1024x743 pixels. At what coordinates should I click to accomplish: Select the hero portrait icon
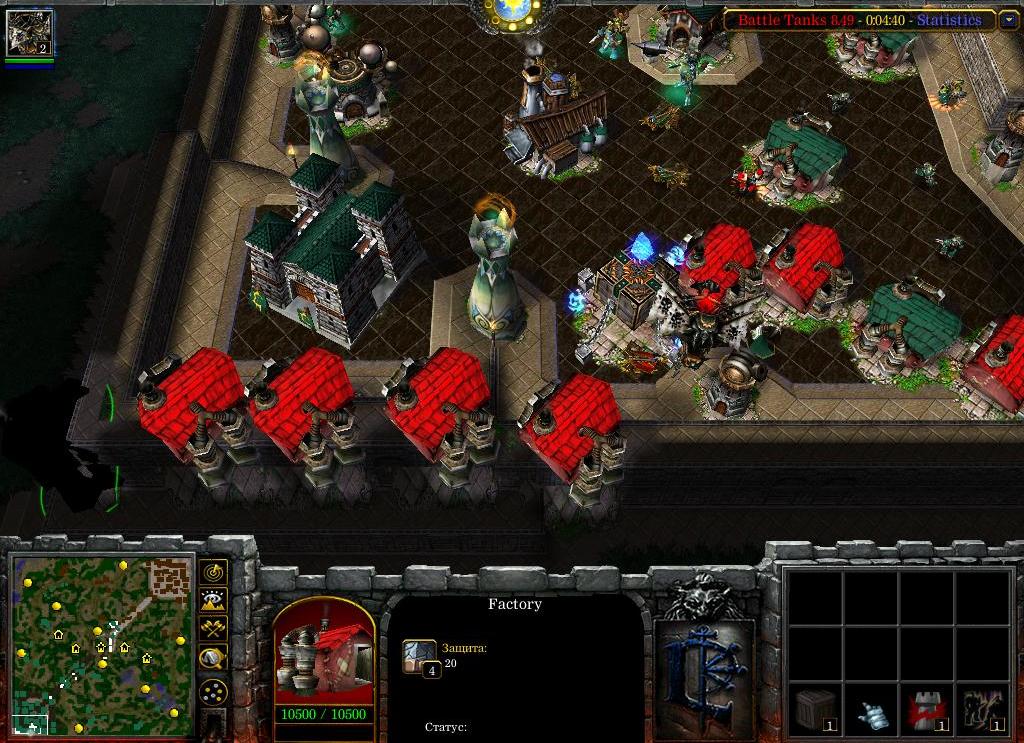pos(29,33)
